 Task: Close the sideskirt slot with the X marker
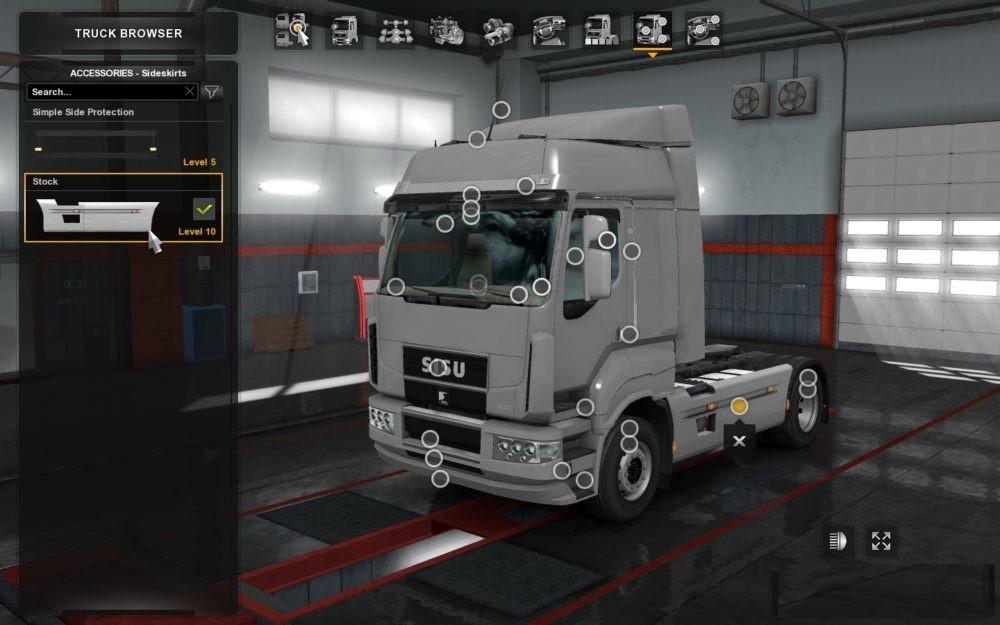click(739, 440)
